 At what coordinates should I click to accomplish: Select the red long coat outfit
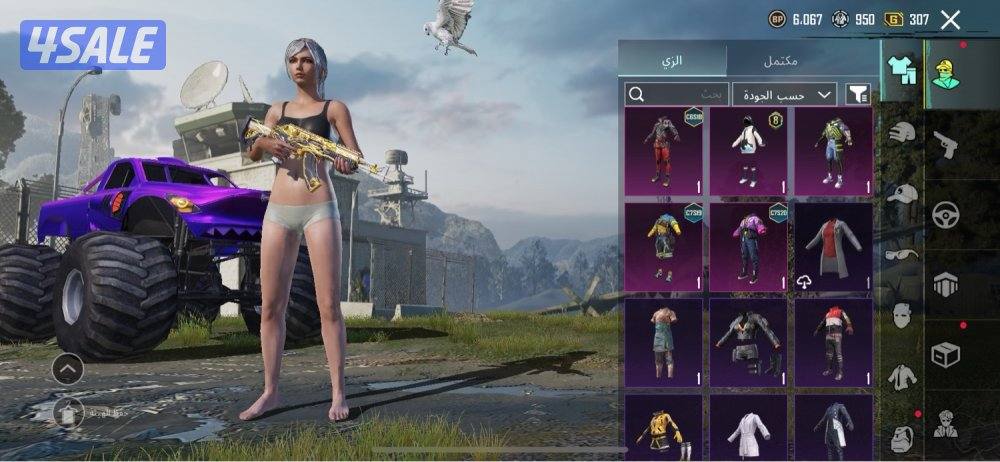pos(833,247)
